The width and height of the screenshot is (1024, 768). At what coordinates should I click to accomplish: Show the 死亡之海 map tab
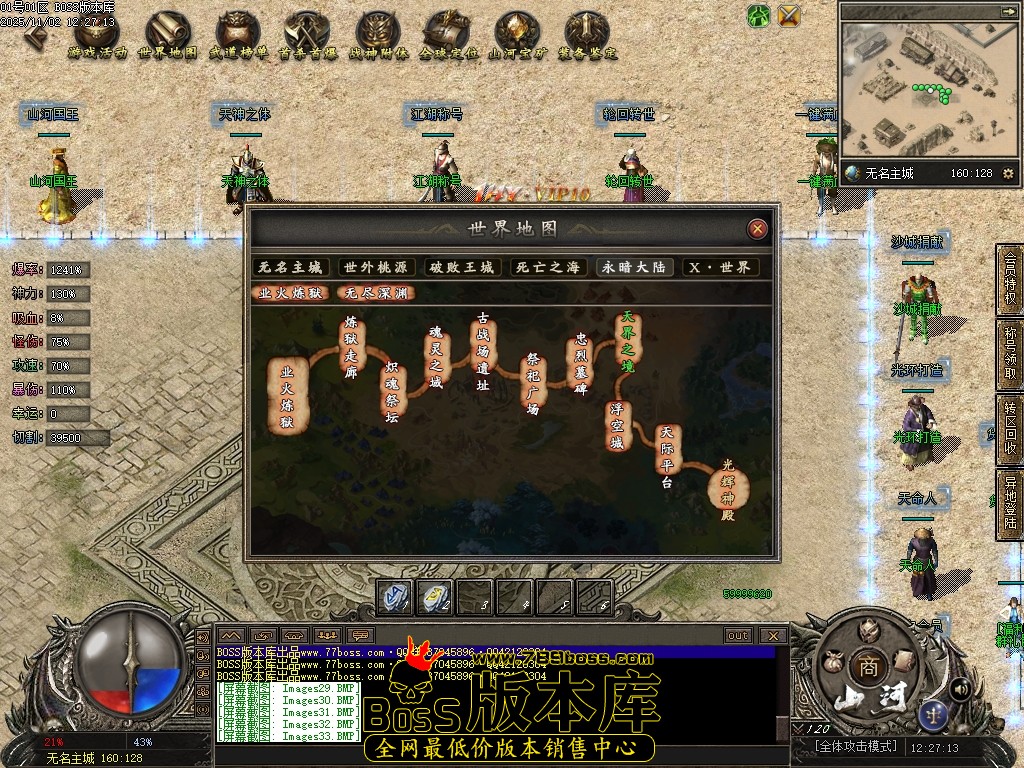547,268
